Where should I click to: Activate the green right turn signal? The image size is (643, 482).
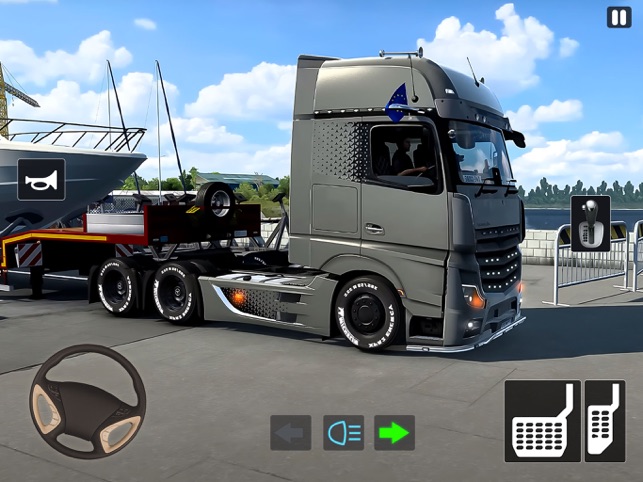point(395,432)
